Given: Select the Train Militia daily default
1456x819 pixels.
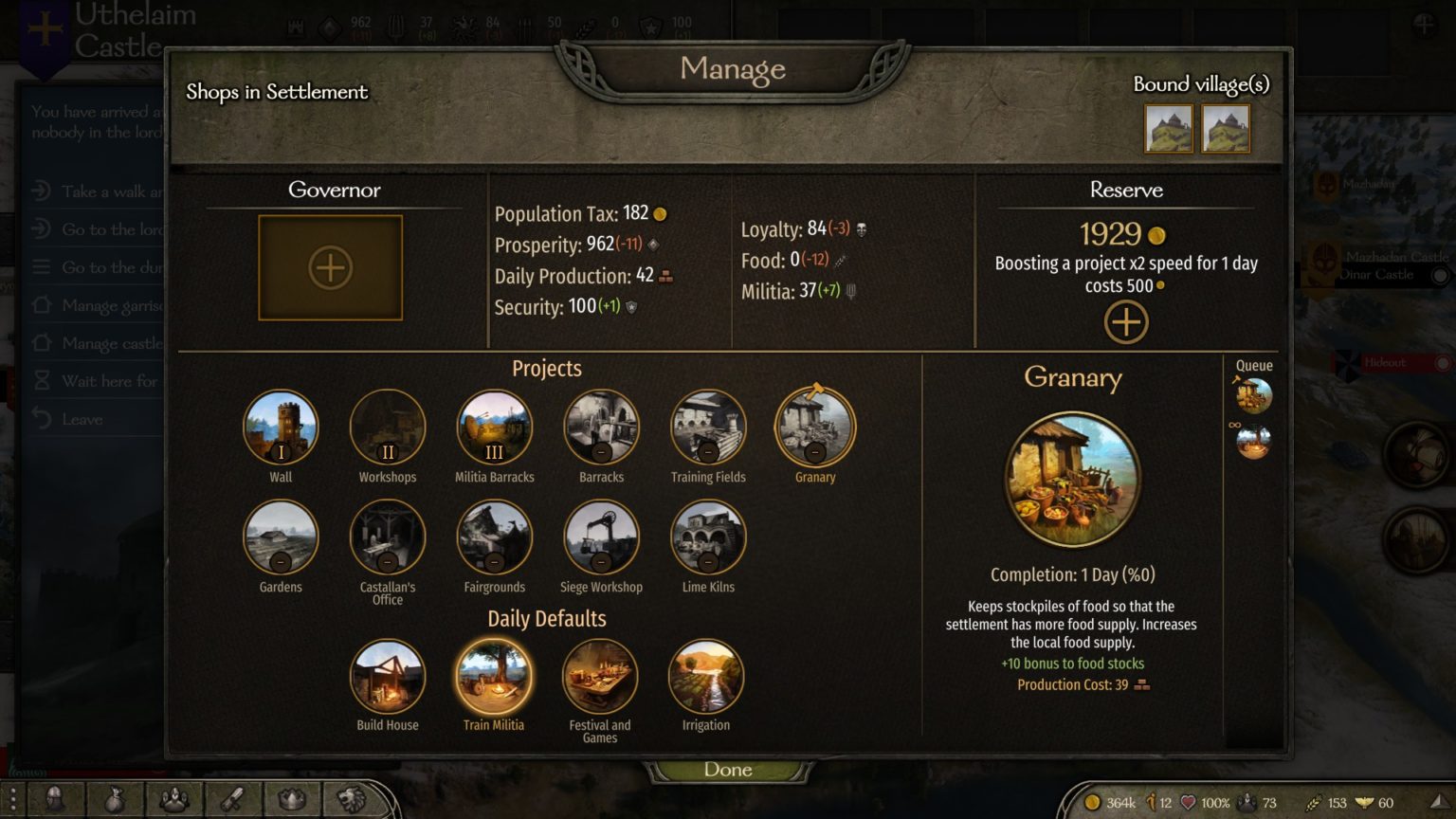Looking at the screenshot, I should (x=494, y=676).
